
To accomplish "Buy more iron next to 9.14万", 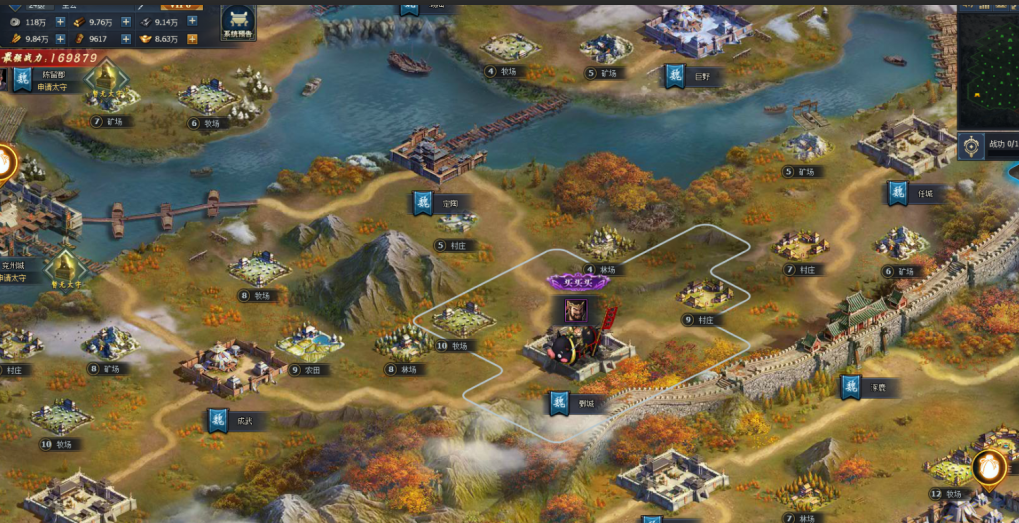I will pos(191,21).
